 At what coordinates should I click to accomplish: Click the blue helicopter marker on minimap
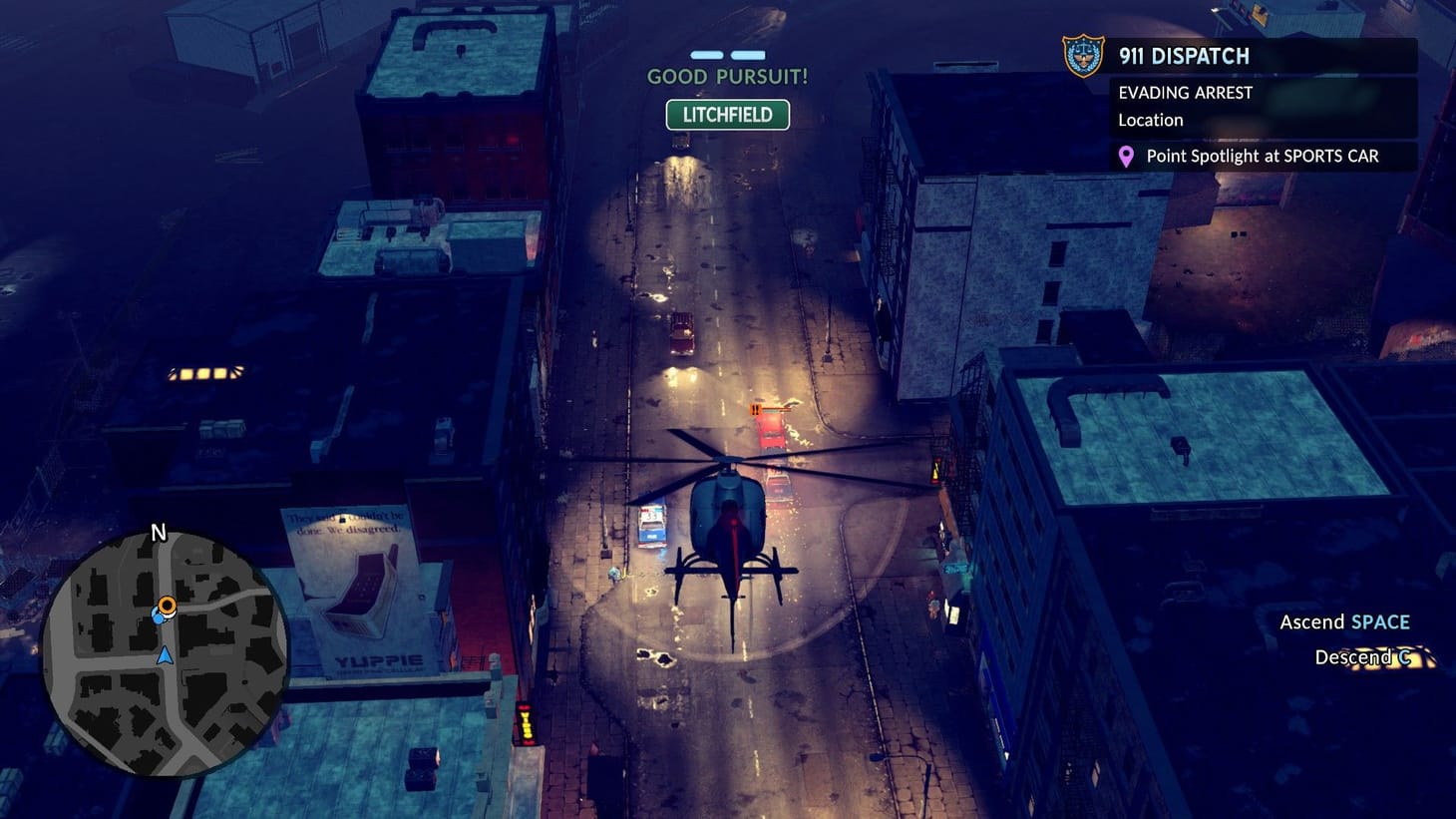pyautogui.click(x=159, y=617)
